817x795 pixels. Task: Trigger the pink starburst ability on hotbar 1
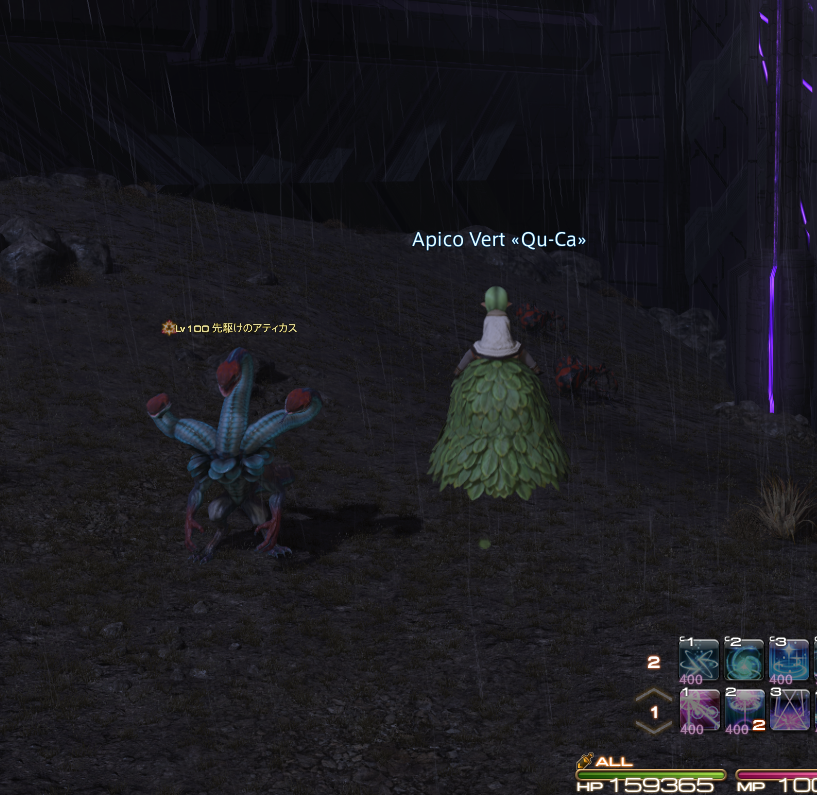[x=699, y=709]
